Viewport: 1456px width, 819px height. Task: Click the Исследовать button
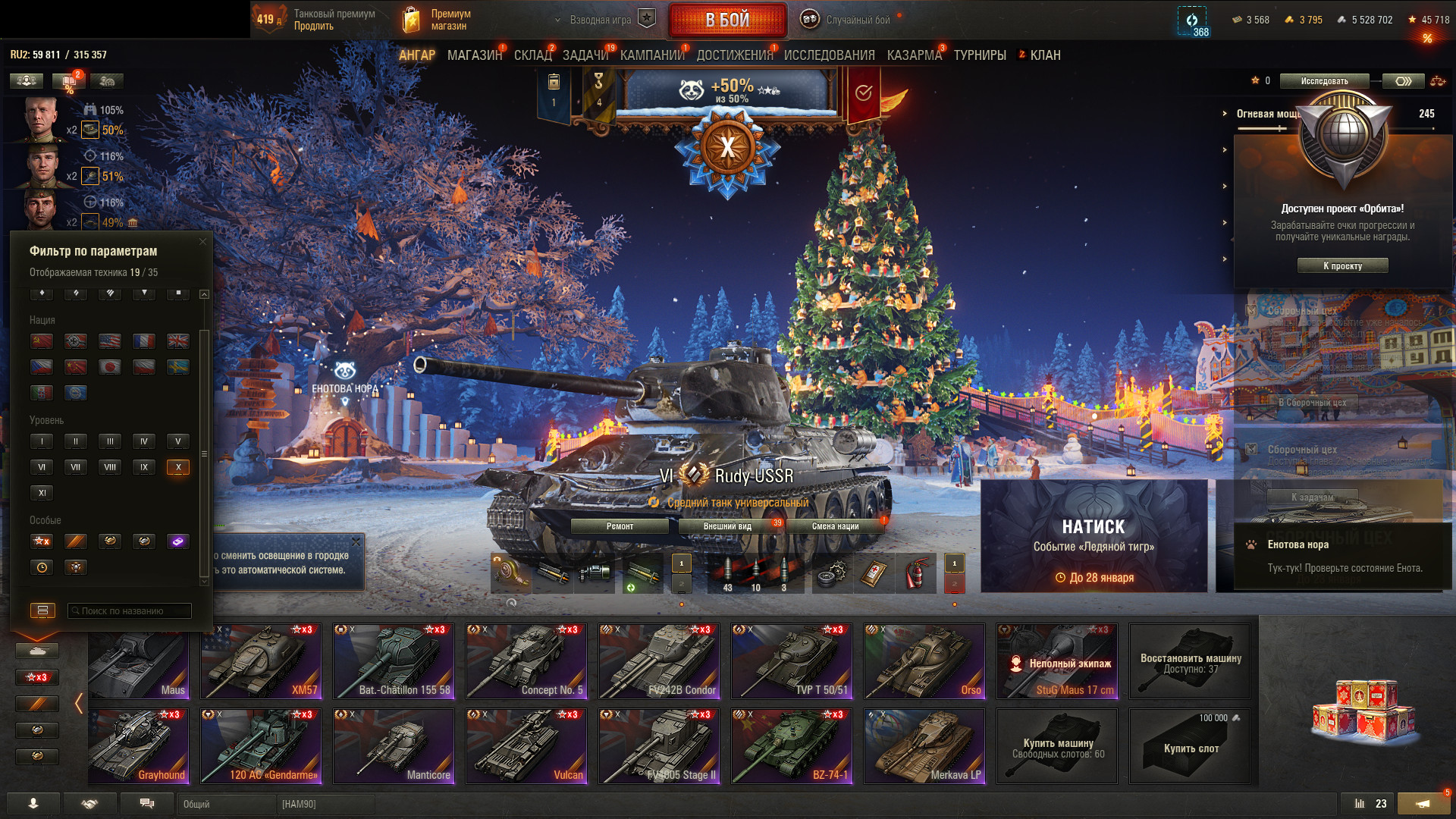point(1324,81)
